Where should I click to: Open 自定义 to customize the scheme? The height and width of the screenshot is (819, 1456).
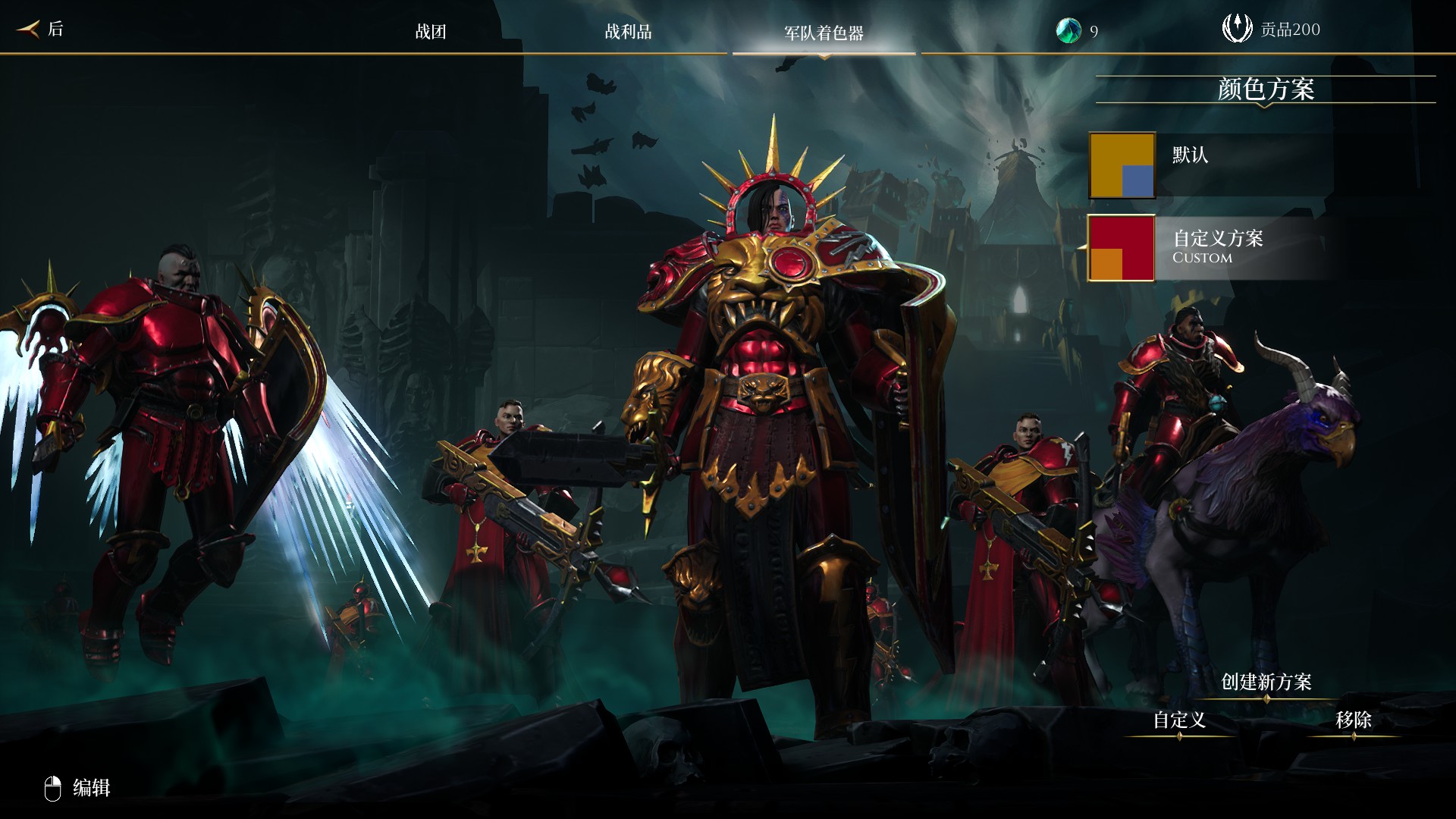tap(1179, 720)
